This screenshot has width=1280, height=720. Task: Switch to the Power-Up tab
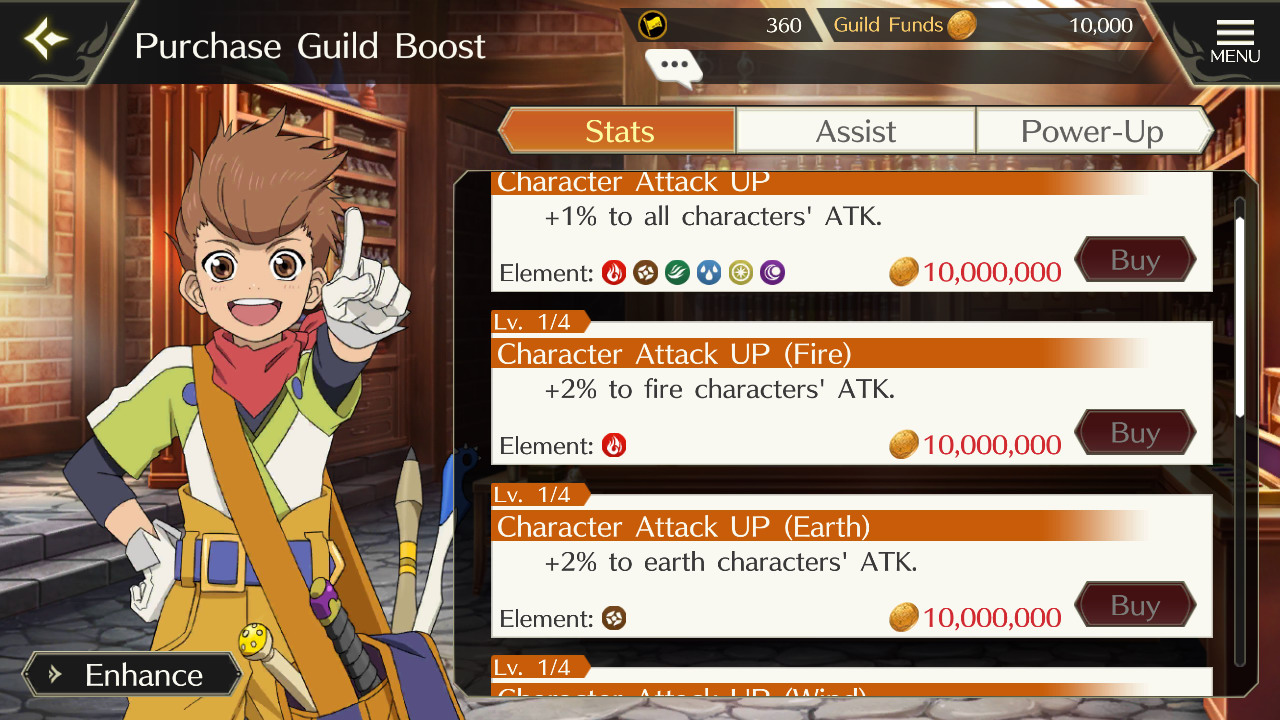click(1092, 131)
